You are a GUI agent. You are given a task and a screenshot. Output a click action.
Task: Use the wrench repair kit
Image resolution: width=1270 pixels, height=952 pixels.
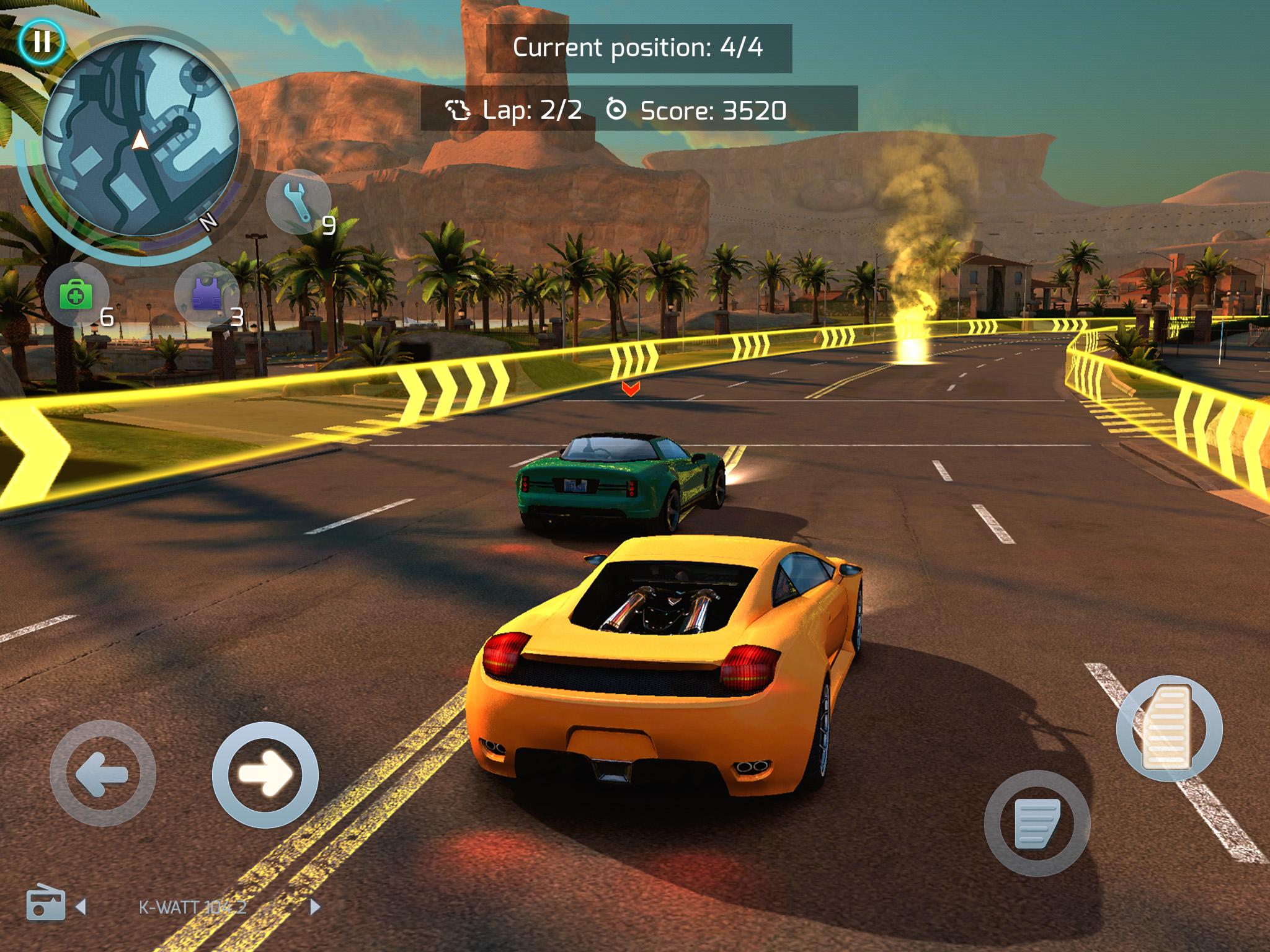[x=298, y=202]
